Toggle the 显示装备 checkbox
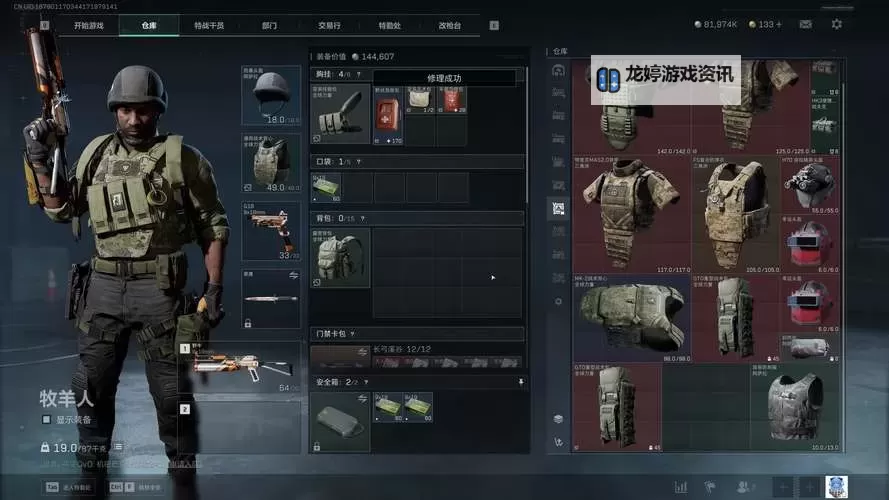Image resolution: width=889 pixels, height=500 pixels. click(46, 419)
